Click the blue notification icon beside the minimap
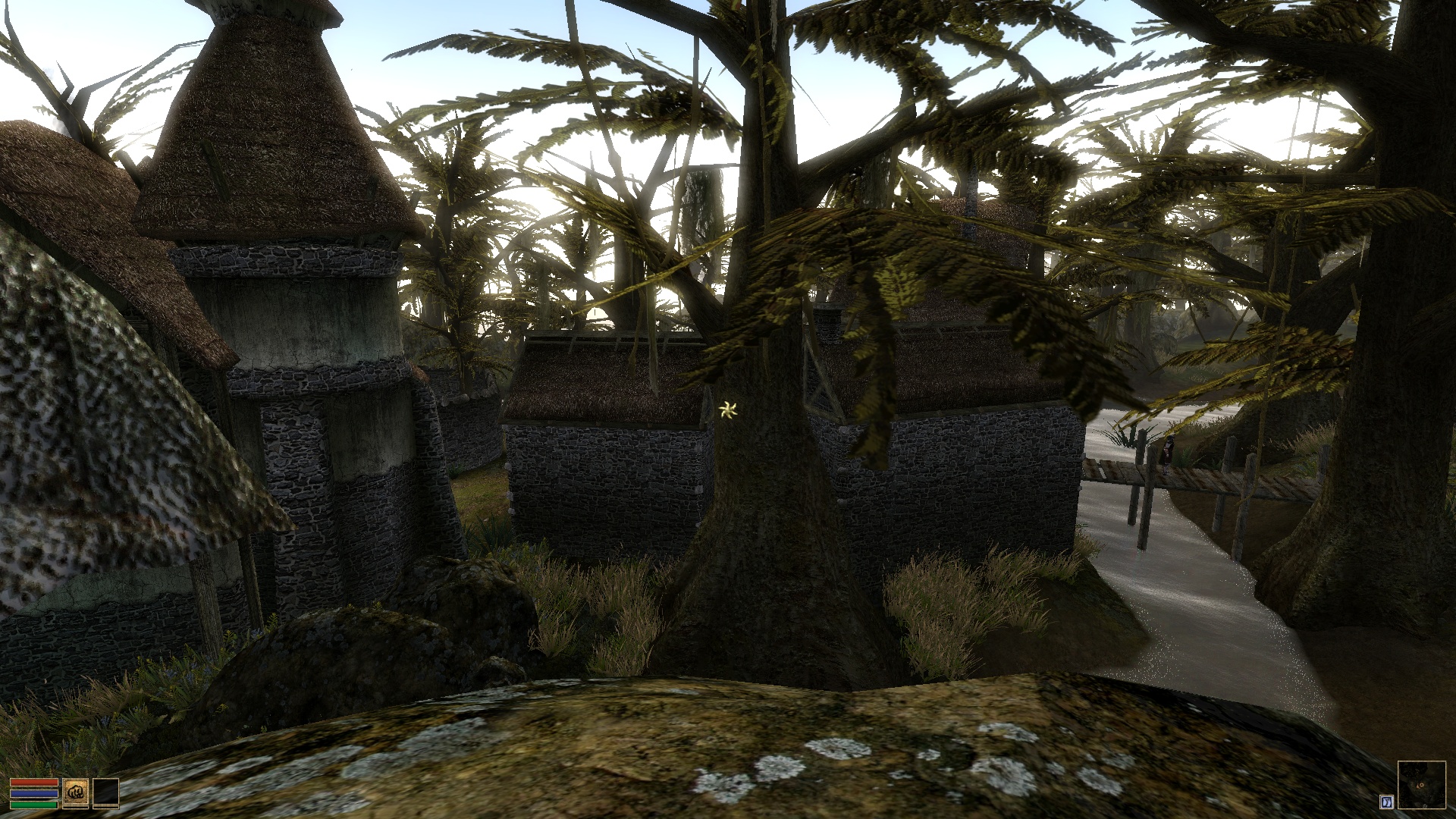Image resolution: width=1456 pixels, height=819 pixels. click(x=1386, y=802)
